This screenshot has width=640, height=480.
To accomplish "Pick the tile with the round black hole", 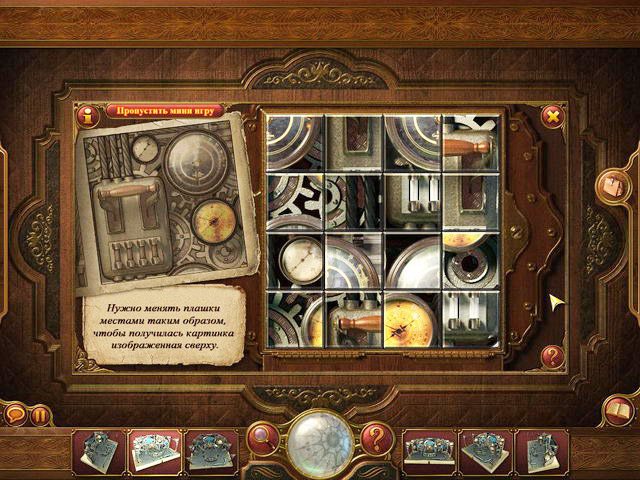I will tap(471, 259).
